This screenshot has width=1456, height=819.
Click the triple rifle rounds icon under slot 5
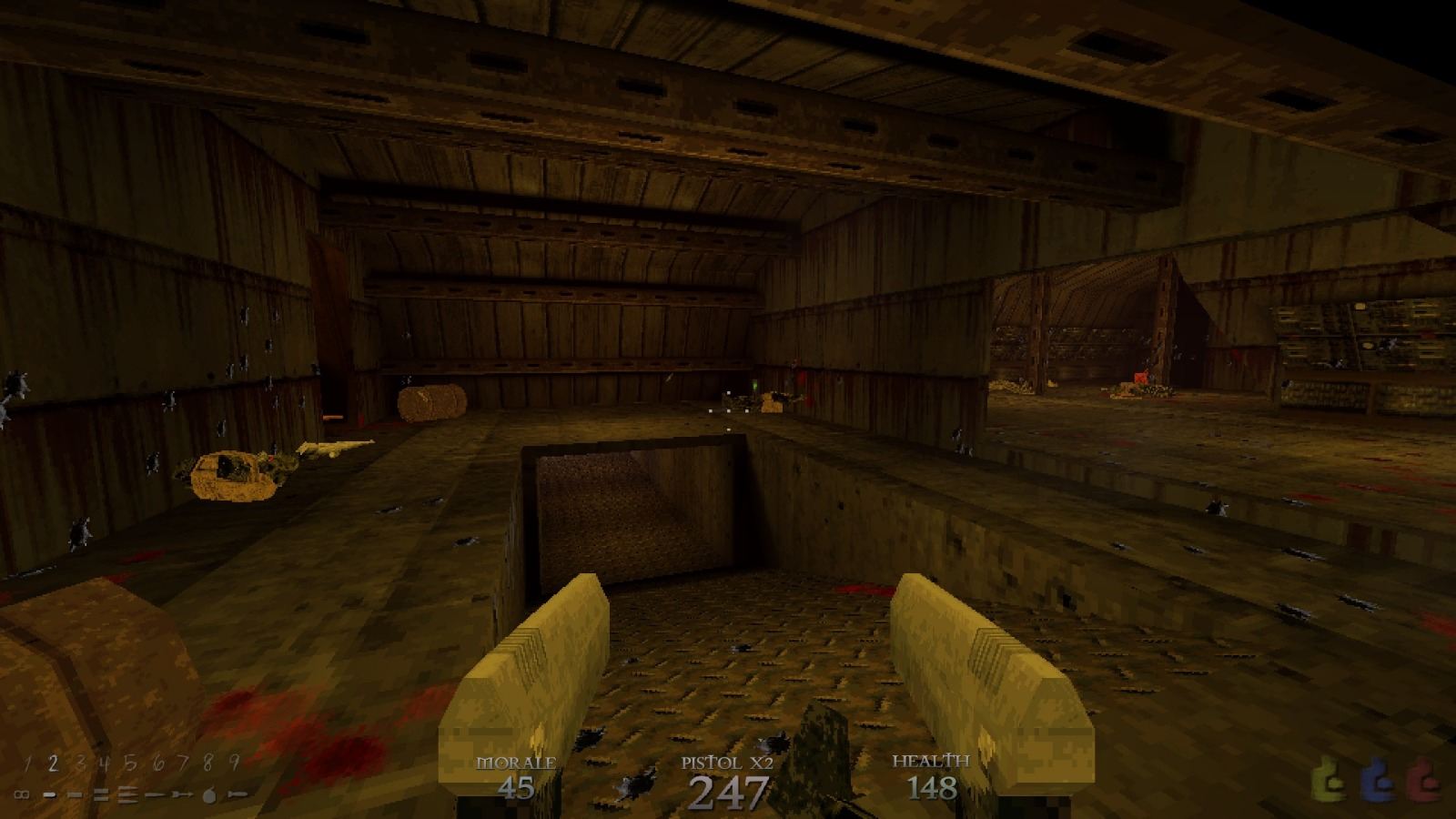coord(127,794)
